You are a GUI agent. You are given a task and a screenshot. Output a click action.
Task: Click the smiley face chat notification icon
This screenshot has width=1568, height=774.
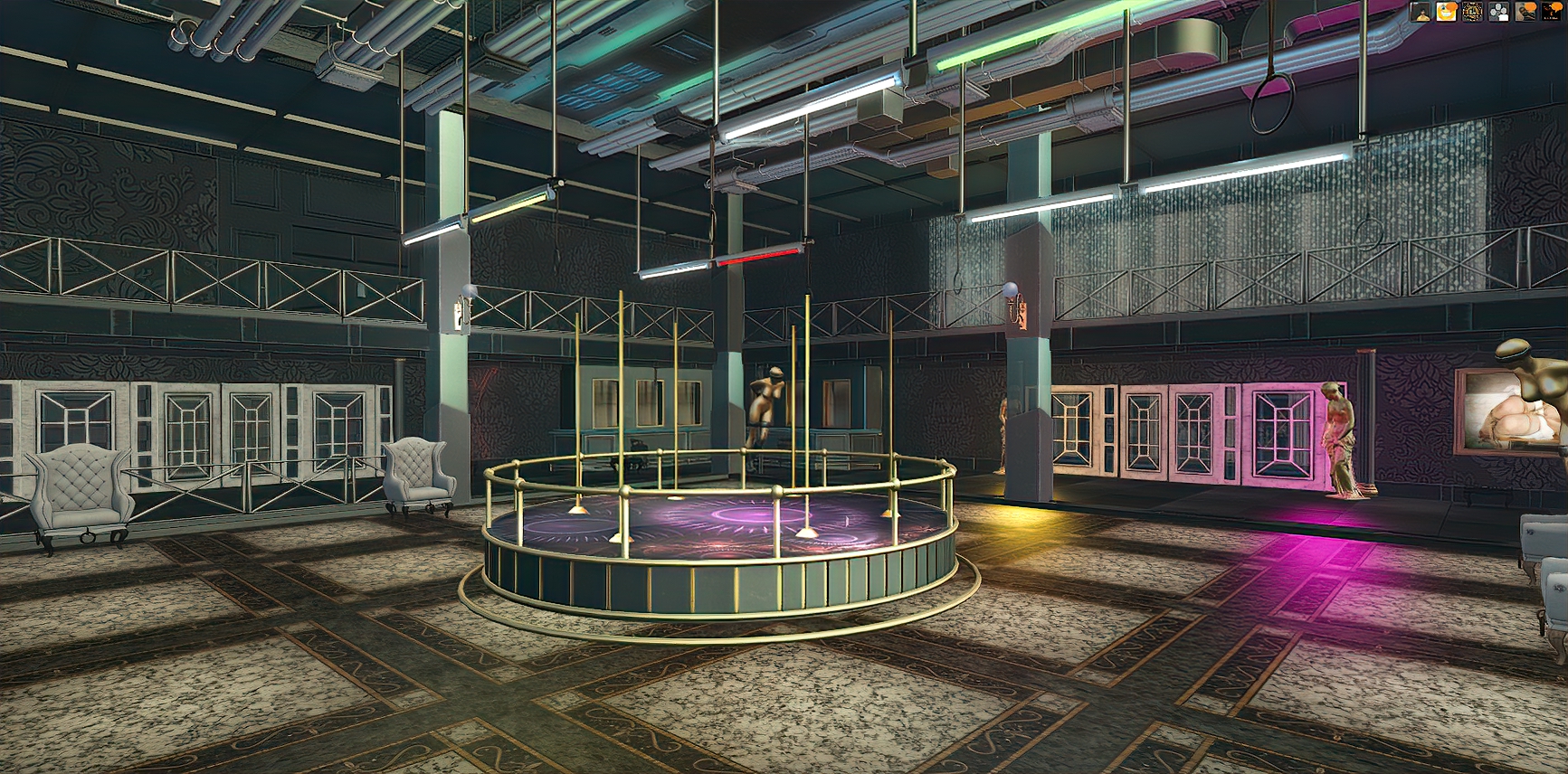(1447, 12)
